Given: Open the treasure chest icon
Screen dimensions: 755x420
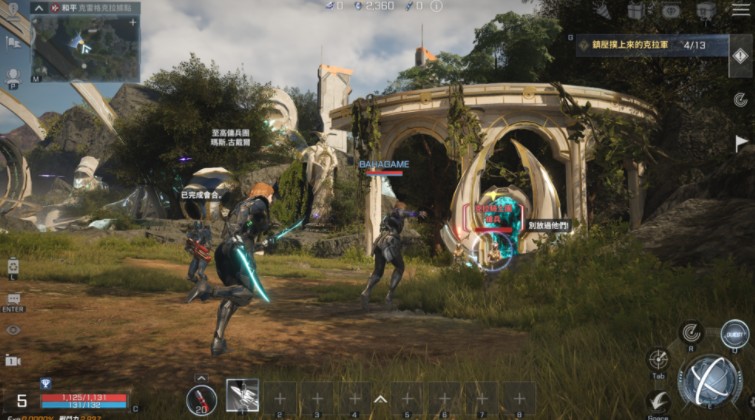Looking at the screenshot, I should pyautogui.click(x=705, y=11).
